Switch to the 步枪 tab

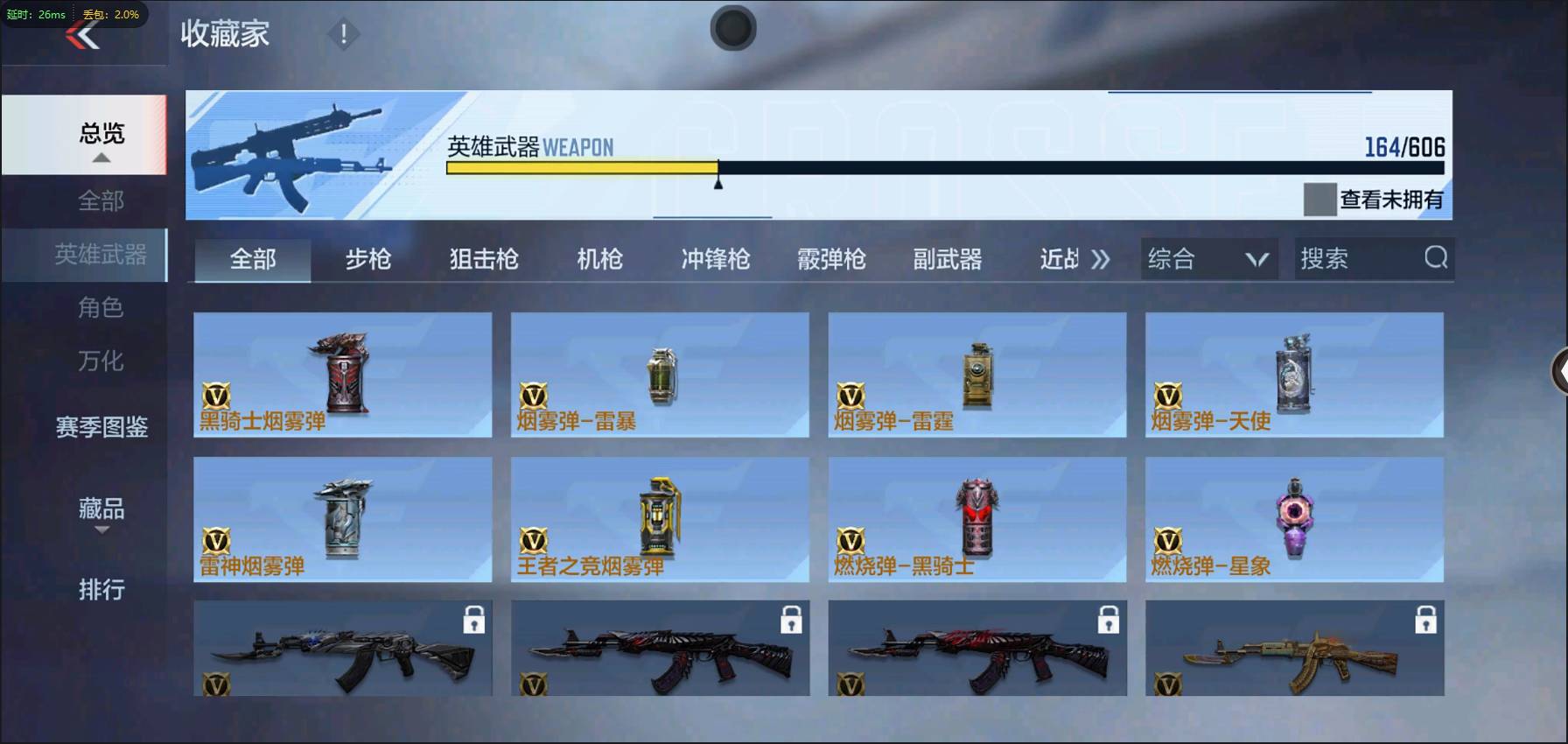click(367, 258)
